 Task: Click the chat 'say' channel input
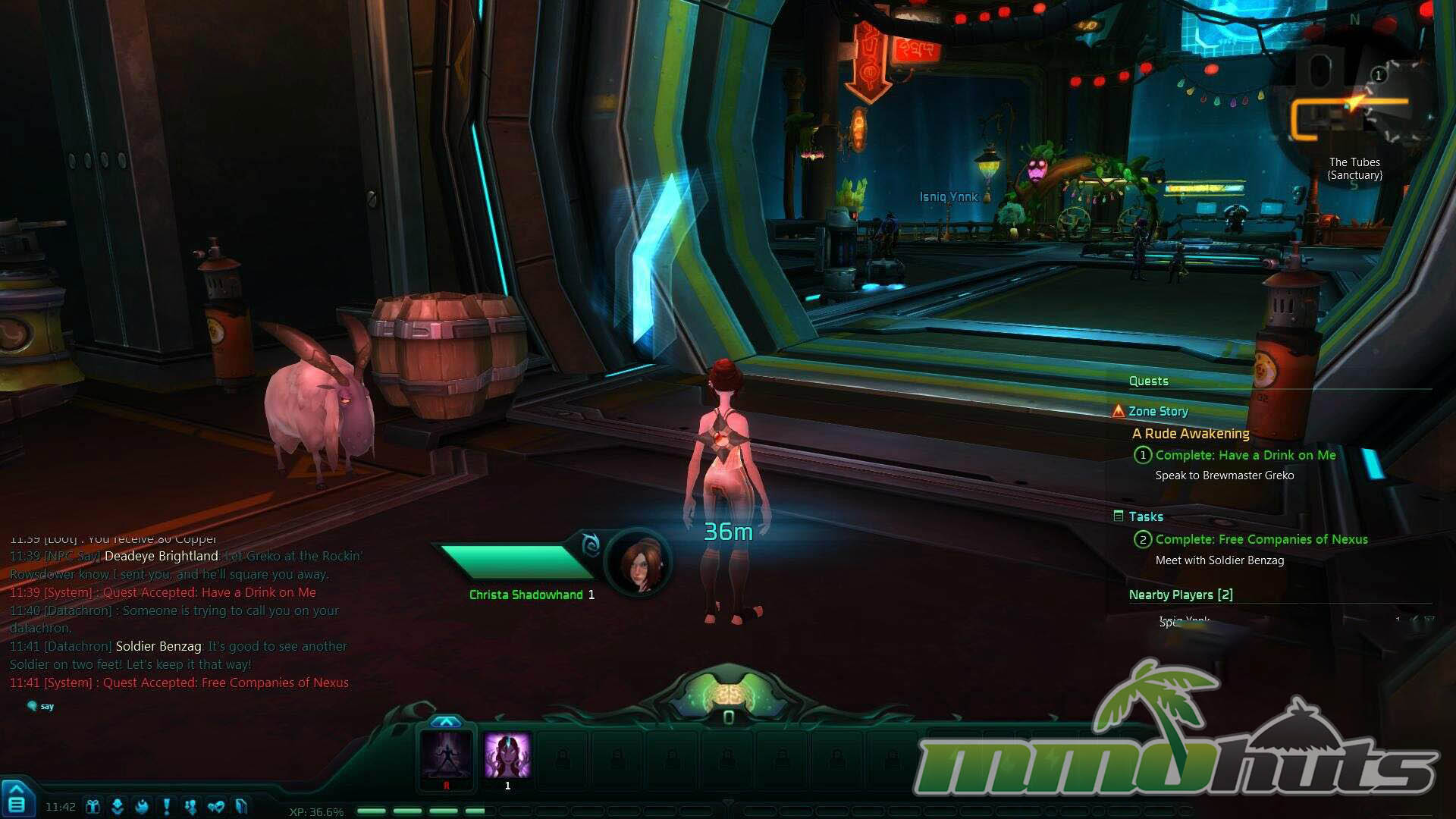click(47, 706)
